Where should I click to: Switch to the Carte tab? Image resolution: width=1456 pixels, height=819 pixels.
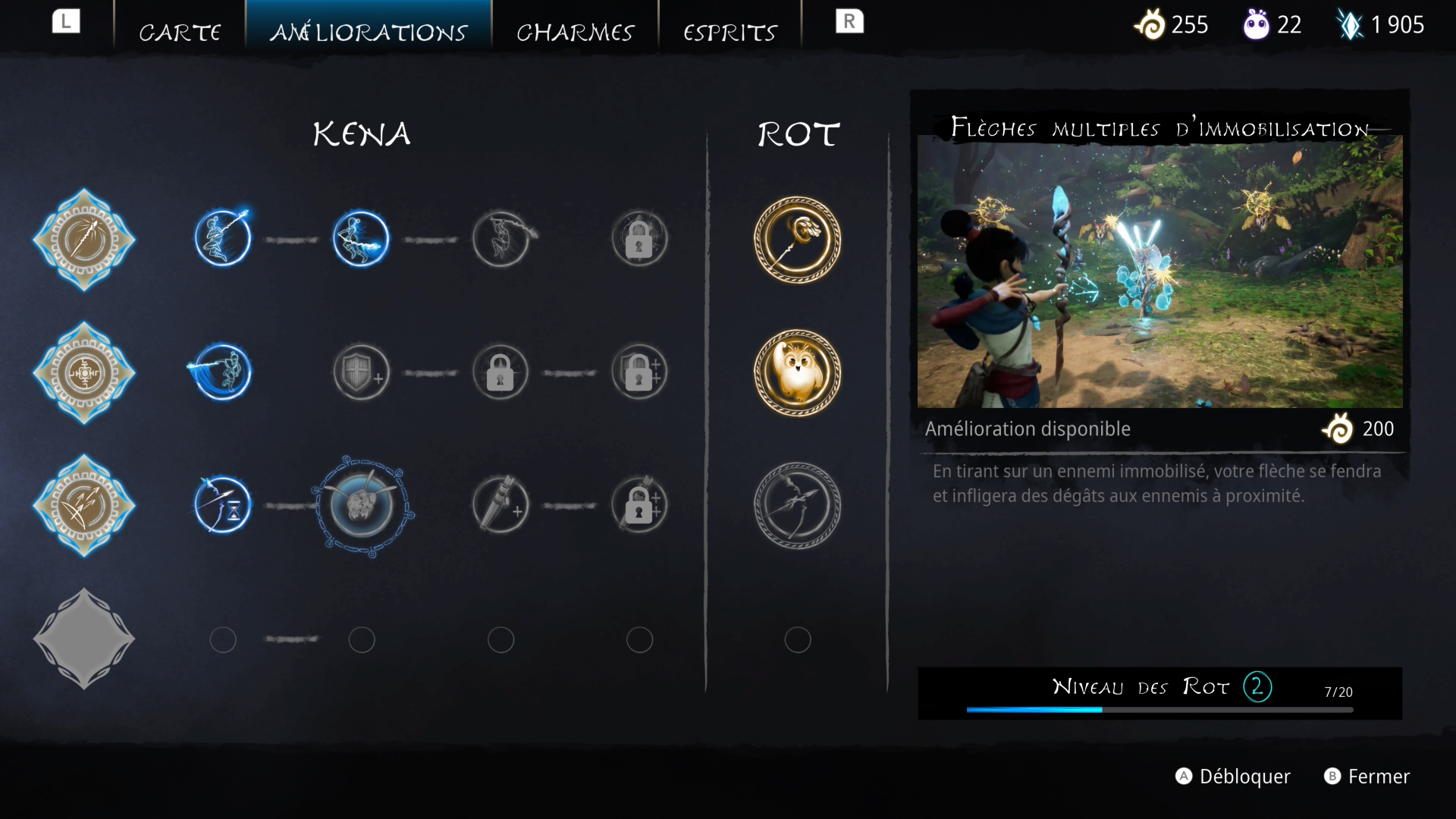click(x=180, y=32)
